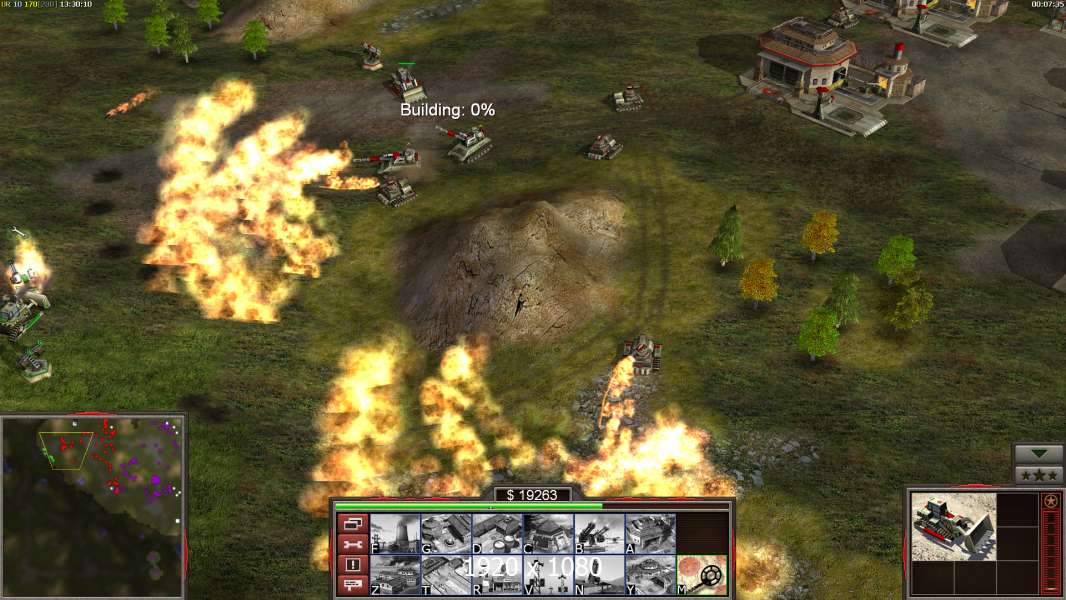1066x600 pixels.
Task: Choose the War Factory icon labeled A
Action: pos(650,533)
